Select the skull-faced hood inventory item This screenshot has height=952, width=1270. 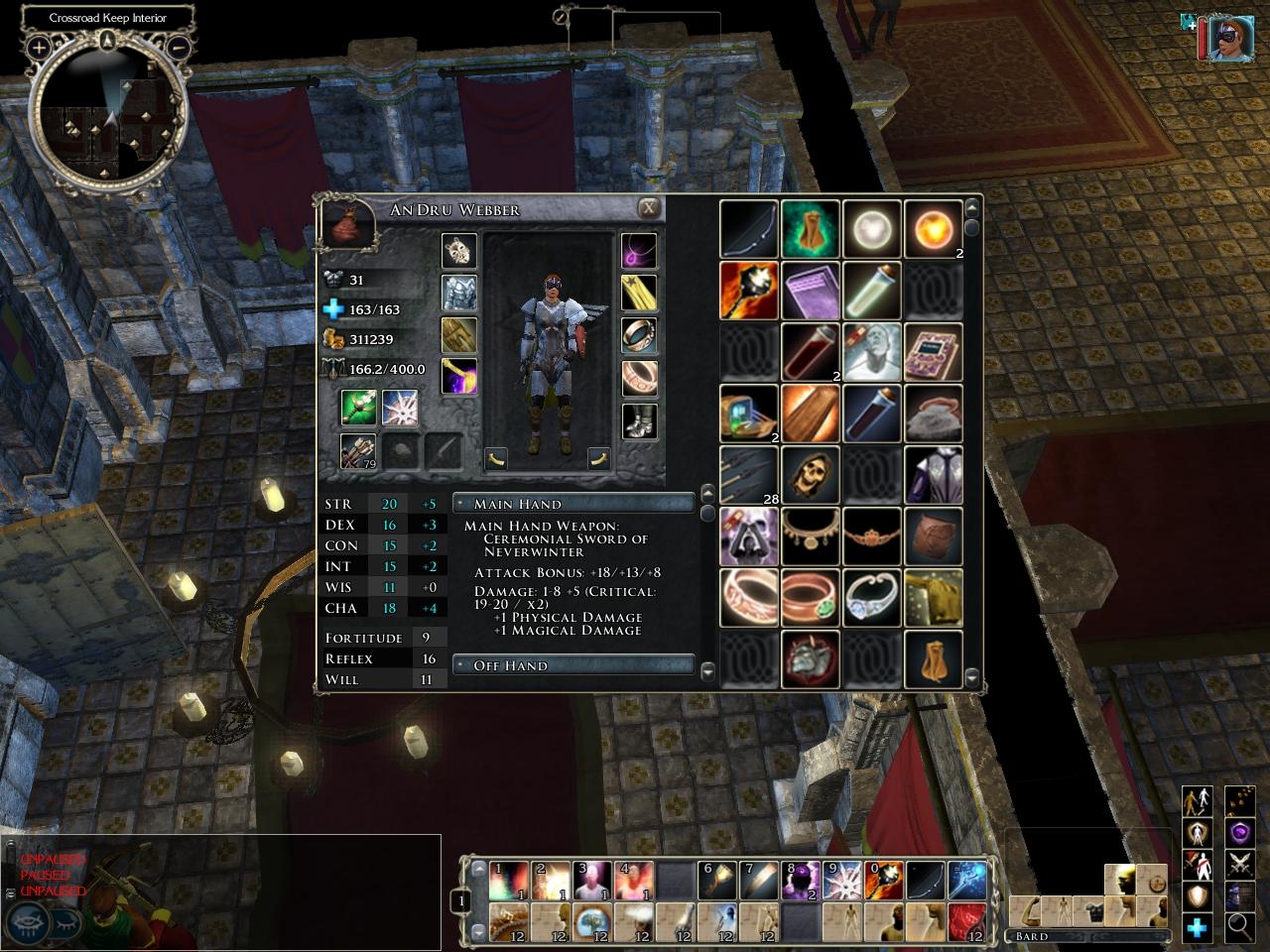[811, 475]
